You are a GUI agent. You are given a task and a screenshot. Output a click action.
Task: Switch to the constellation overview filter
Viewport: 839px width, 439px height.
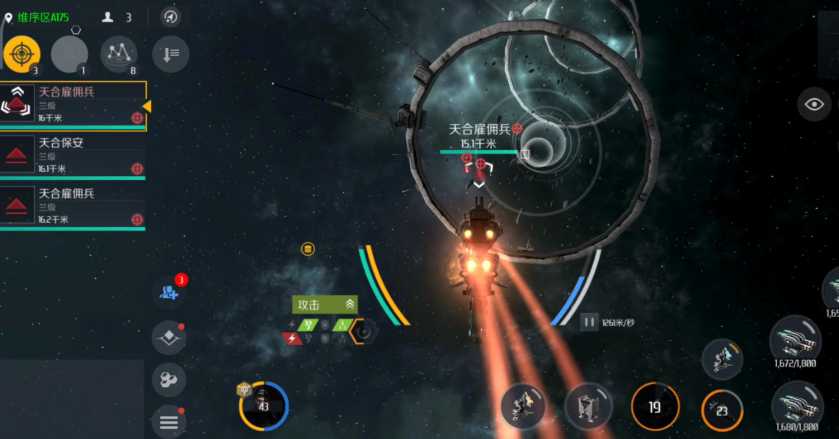[x=119, y=53]
